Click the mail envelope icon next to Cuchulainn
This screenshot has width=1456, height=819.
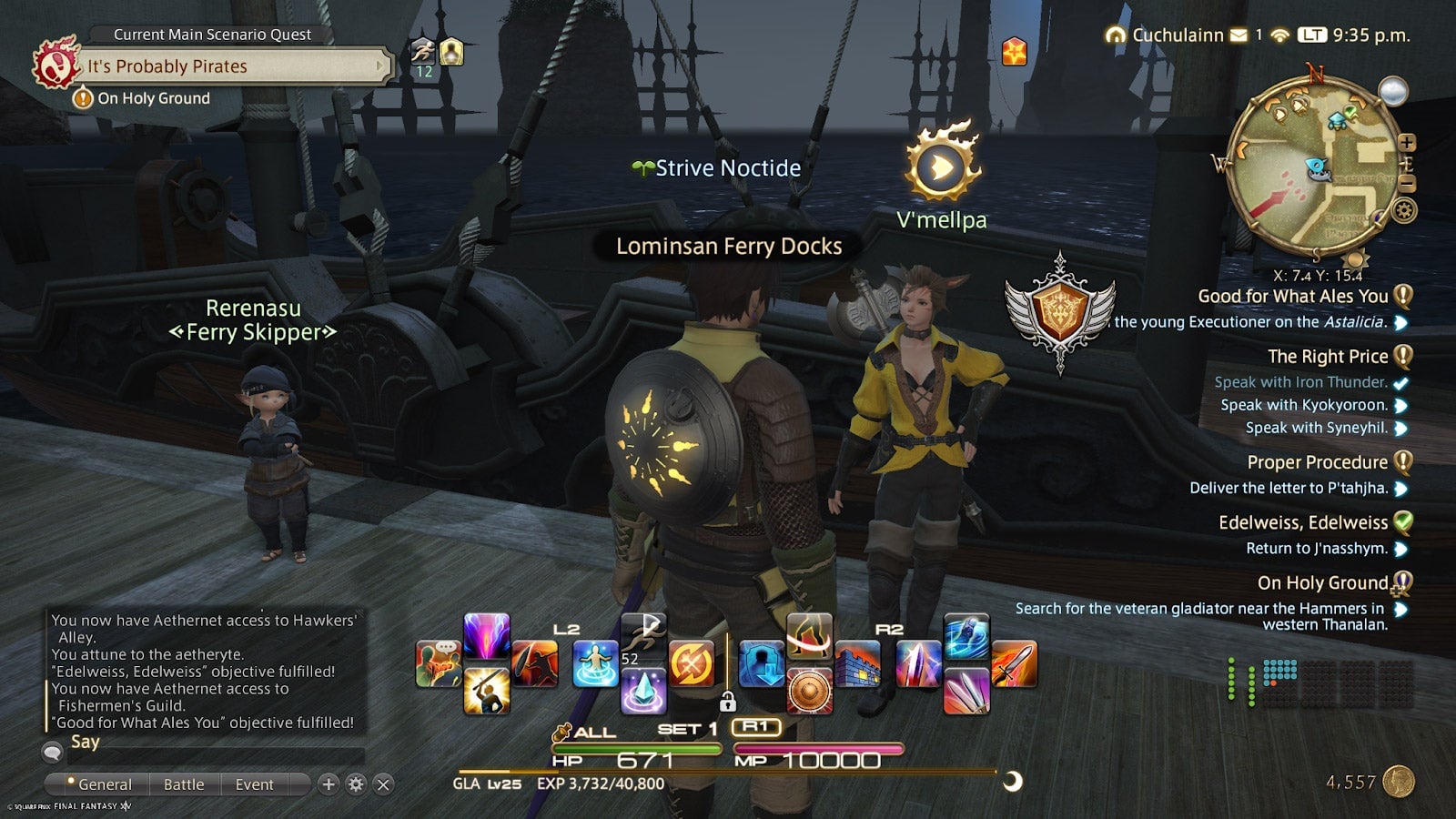(x=1239, y=35)
